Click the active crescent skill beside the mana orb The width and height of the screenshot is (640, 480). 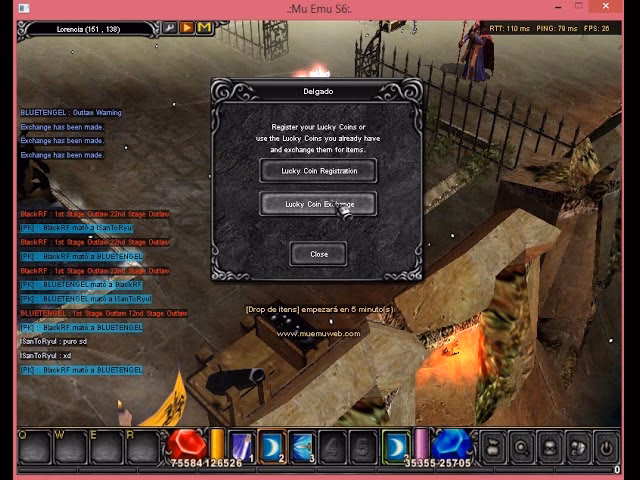(396, 445)
